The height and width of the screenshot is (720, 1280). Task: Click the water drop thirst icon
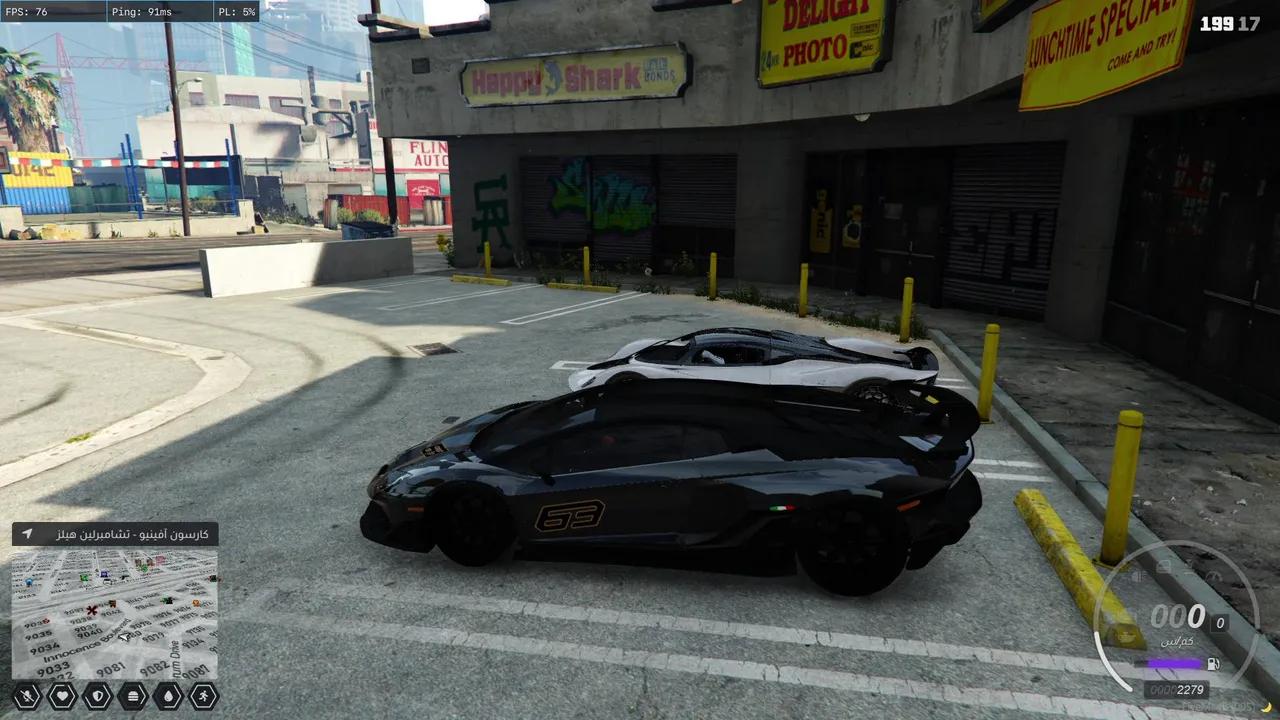[x=167, y=696]
